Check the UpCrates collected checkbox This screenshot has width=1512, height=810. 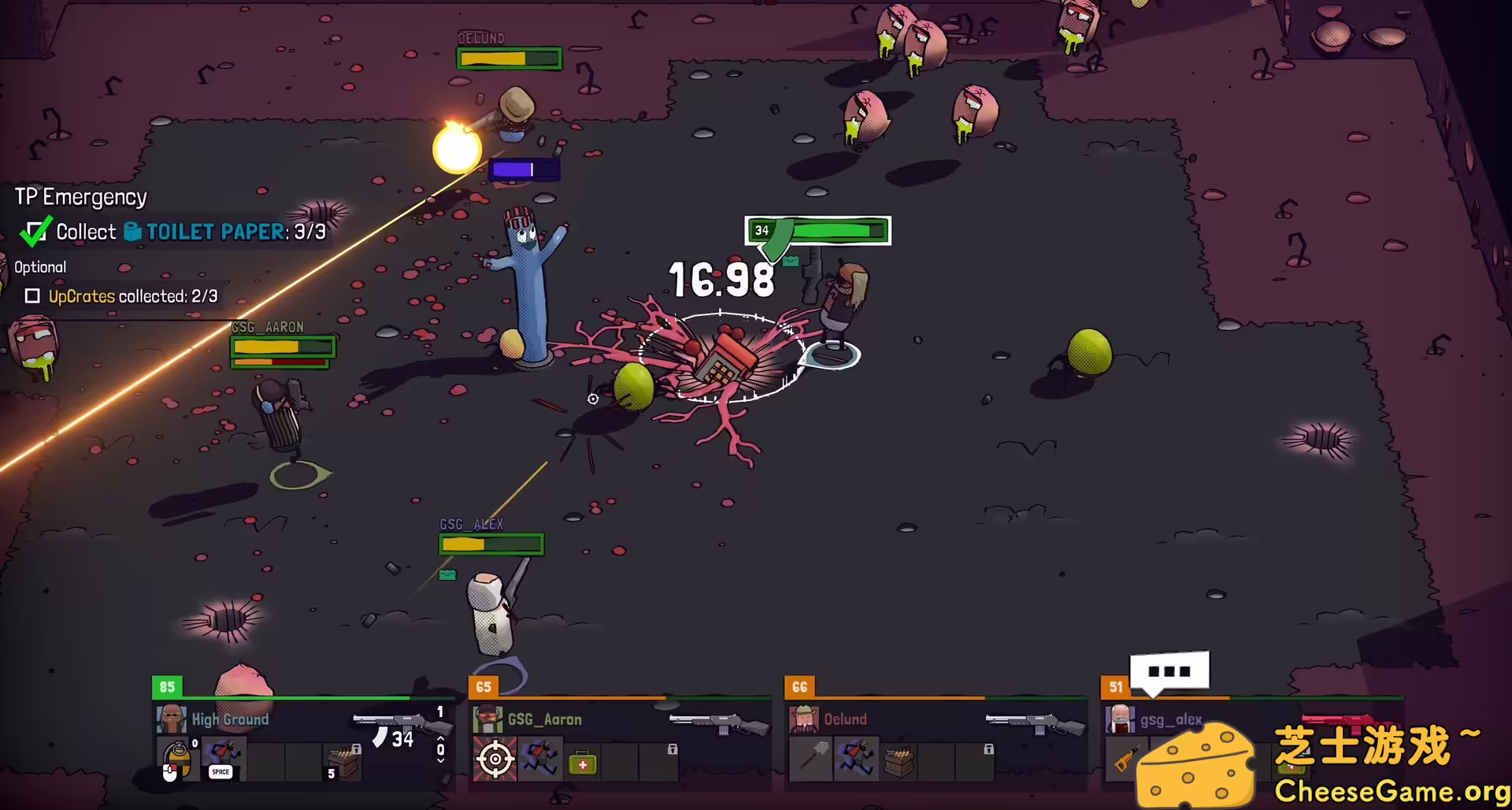[33, 295]
